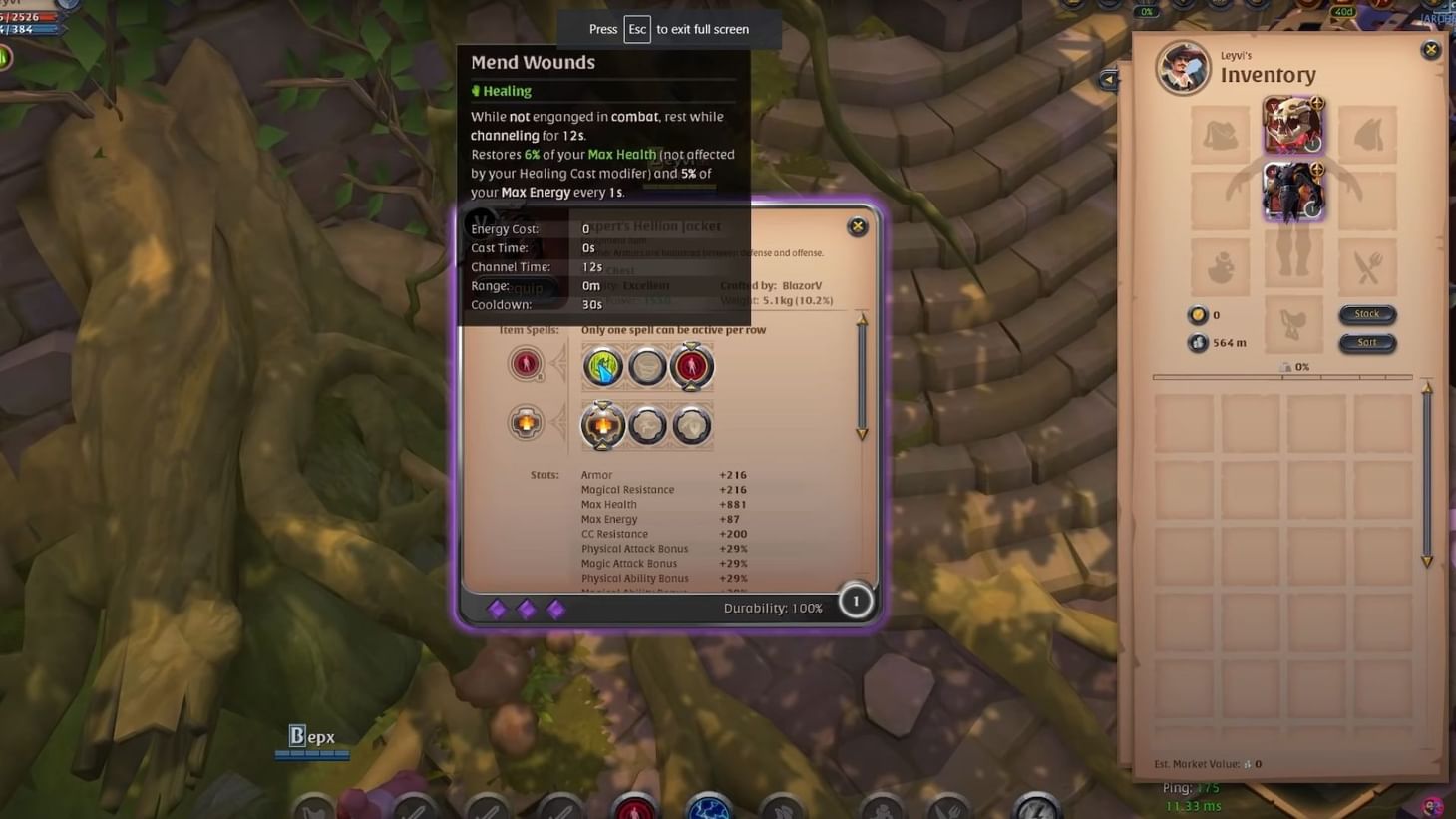Select the Mend Wounds healing spell icon

602,366
